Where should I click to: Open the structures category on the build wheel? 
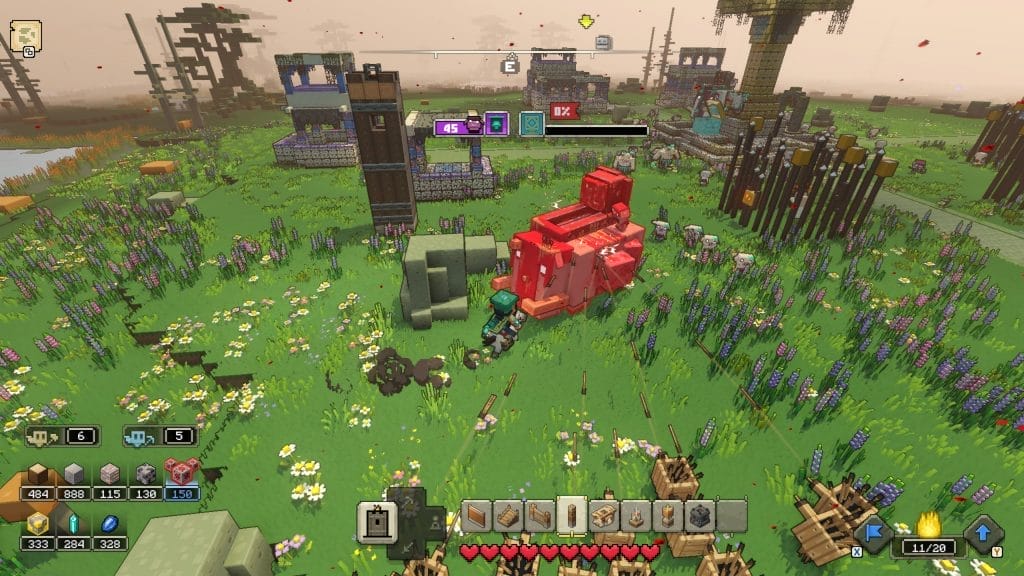374,519
